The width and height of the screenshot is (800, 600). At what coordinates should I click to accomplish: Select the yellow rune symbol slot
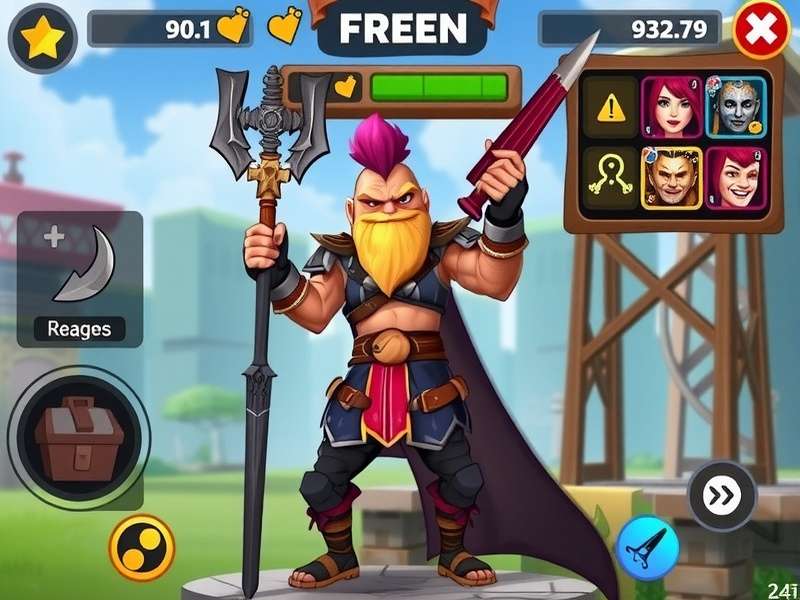click(x=610, y=177)
